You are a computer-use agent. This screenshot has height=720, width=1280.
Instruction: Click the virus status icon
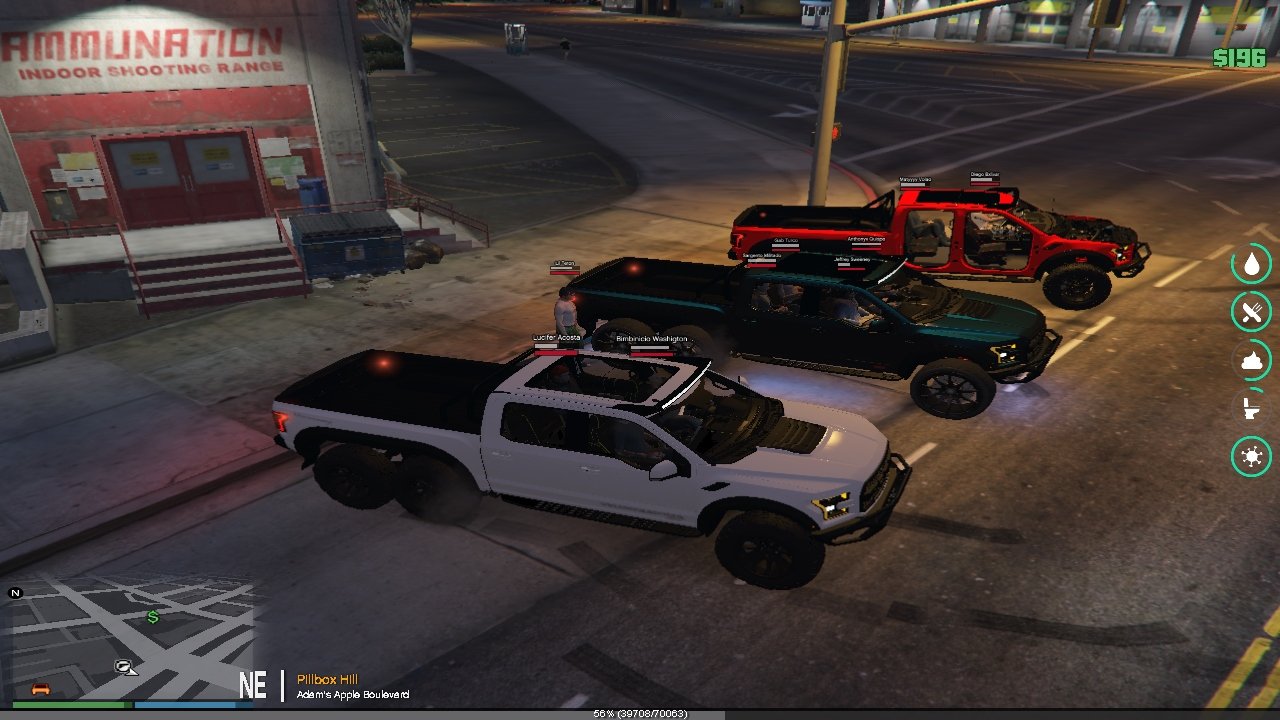(1251, 457)
